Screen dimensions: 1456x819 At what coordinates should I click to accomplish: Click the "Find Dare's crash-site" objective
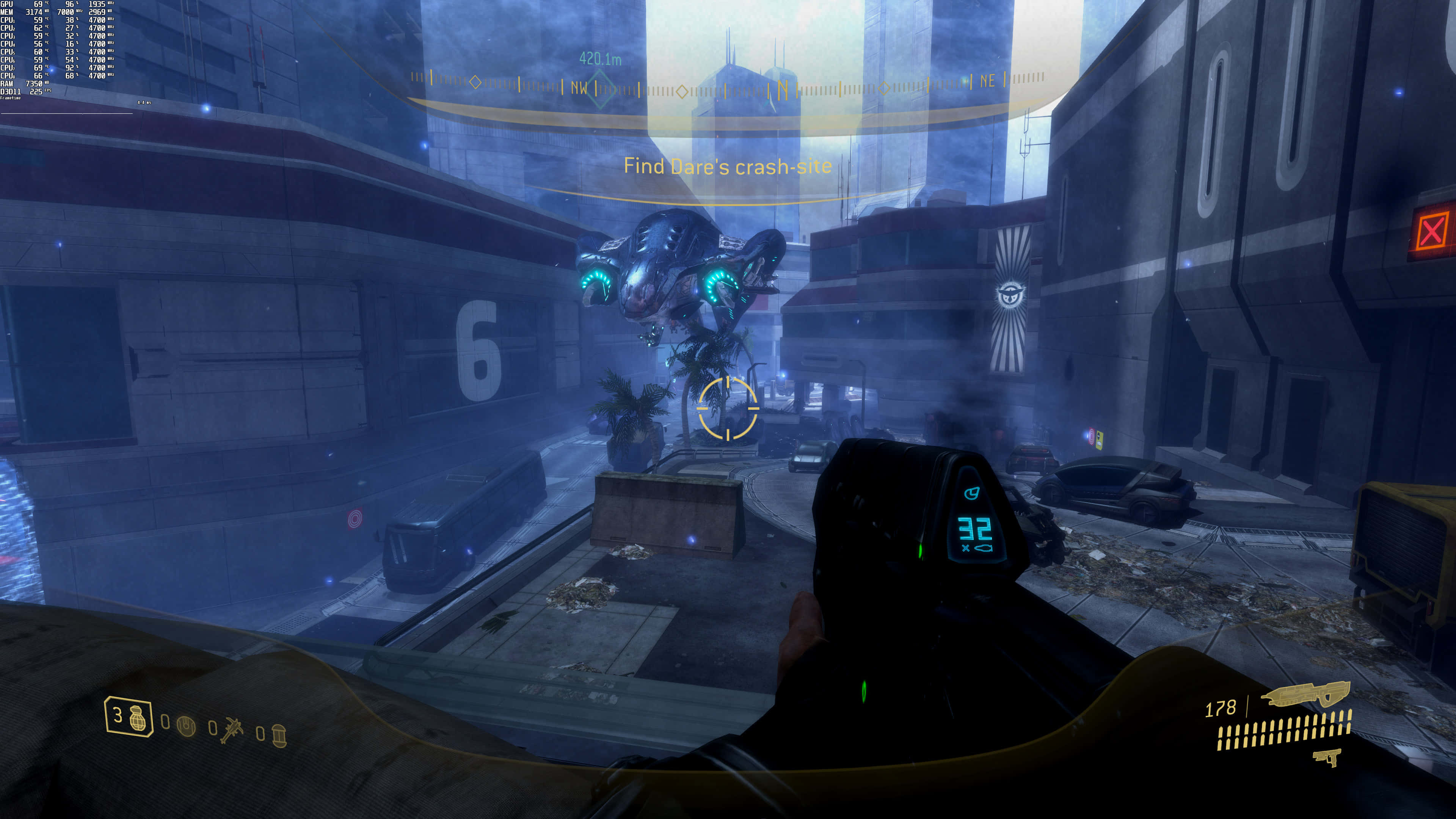[728, 166]
